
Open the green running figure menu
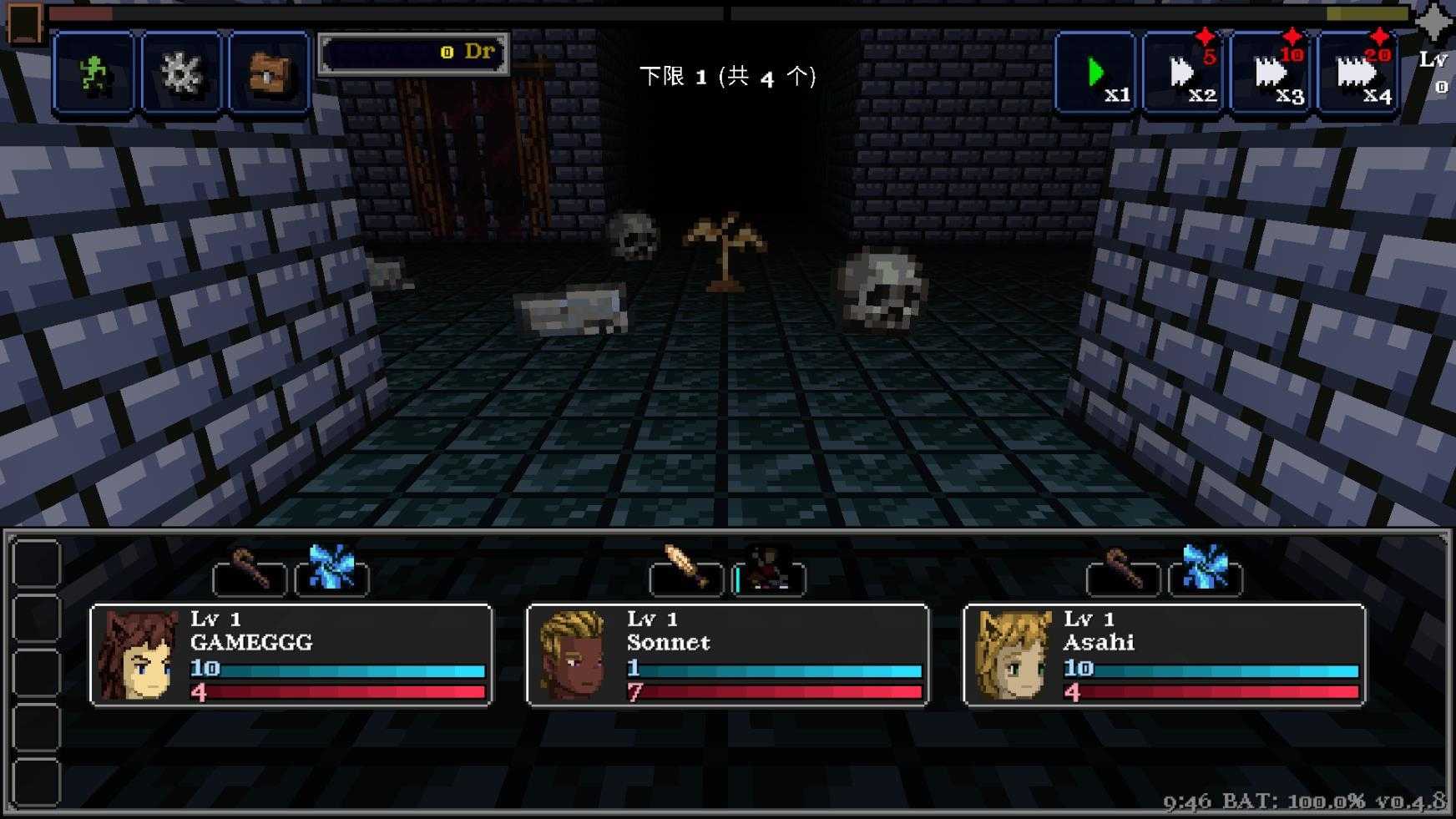pos(94,73)
